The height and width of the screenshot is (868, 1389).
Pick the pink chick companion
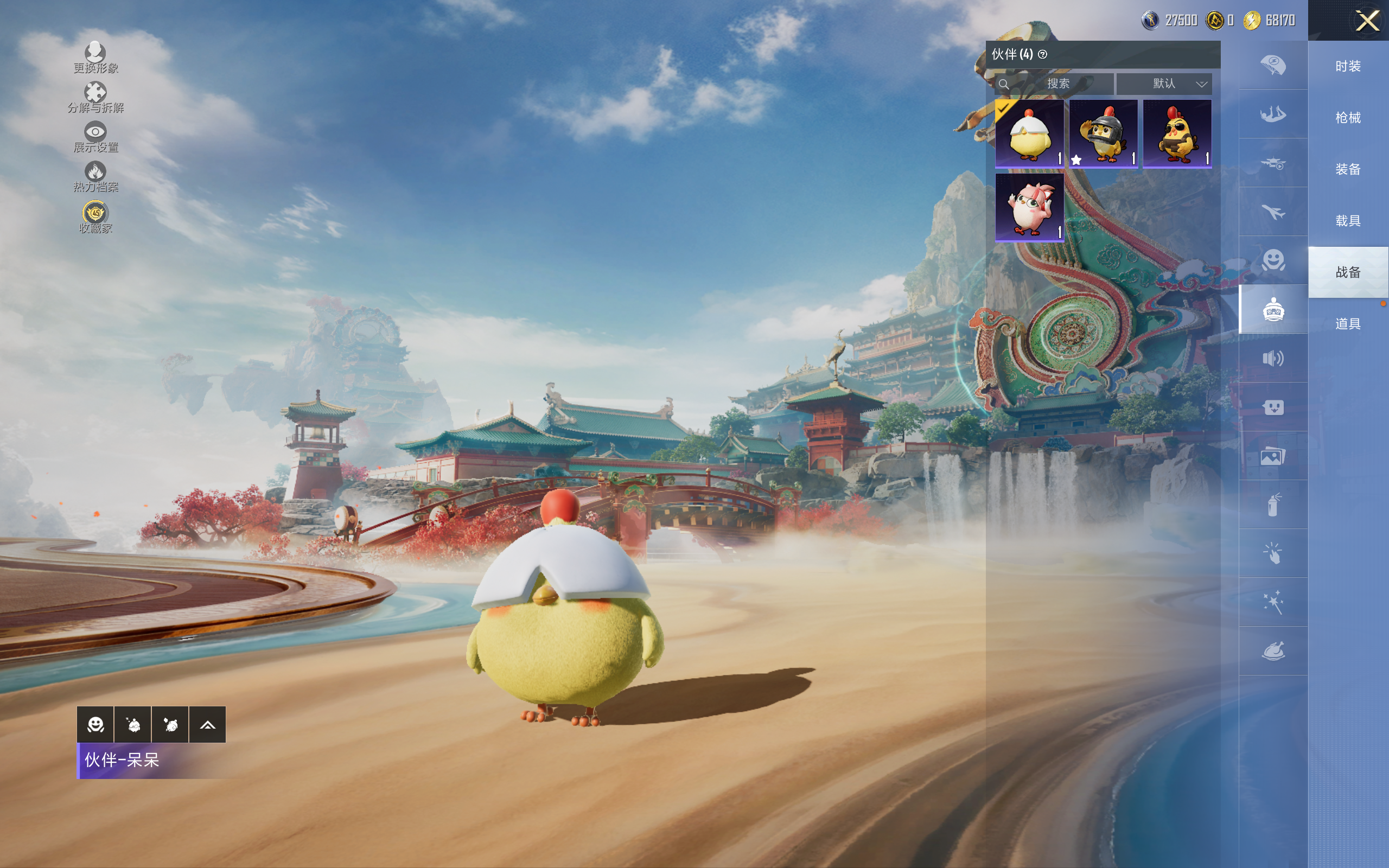point(1029,207)
